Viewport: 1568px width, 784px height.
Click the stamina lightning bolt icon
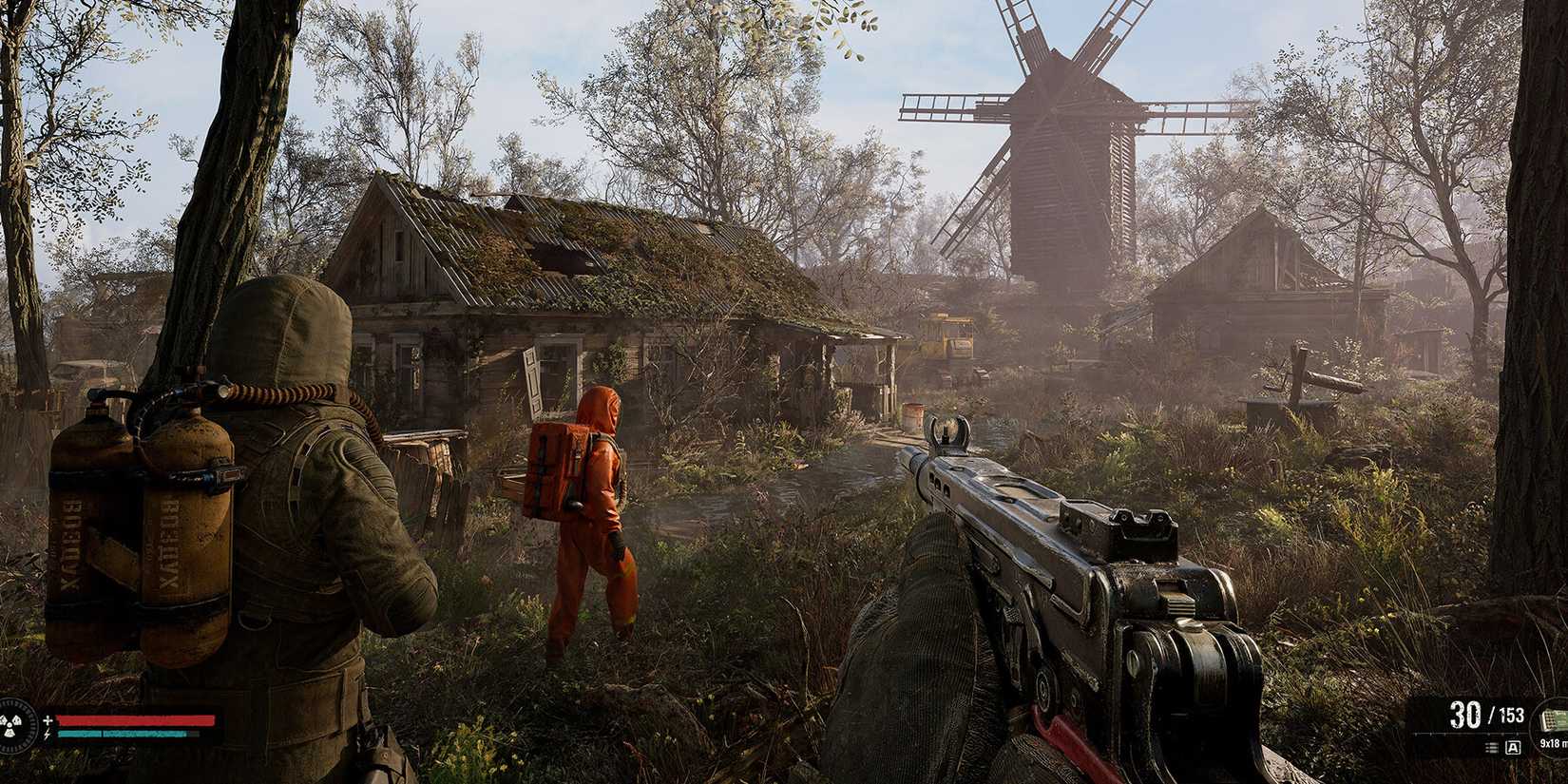pos(47,734)
